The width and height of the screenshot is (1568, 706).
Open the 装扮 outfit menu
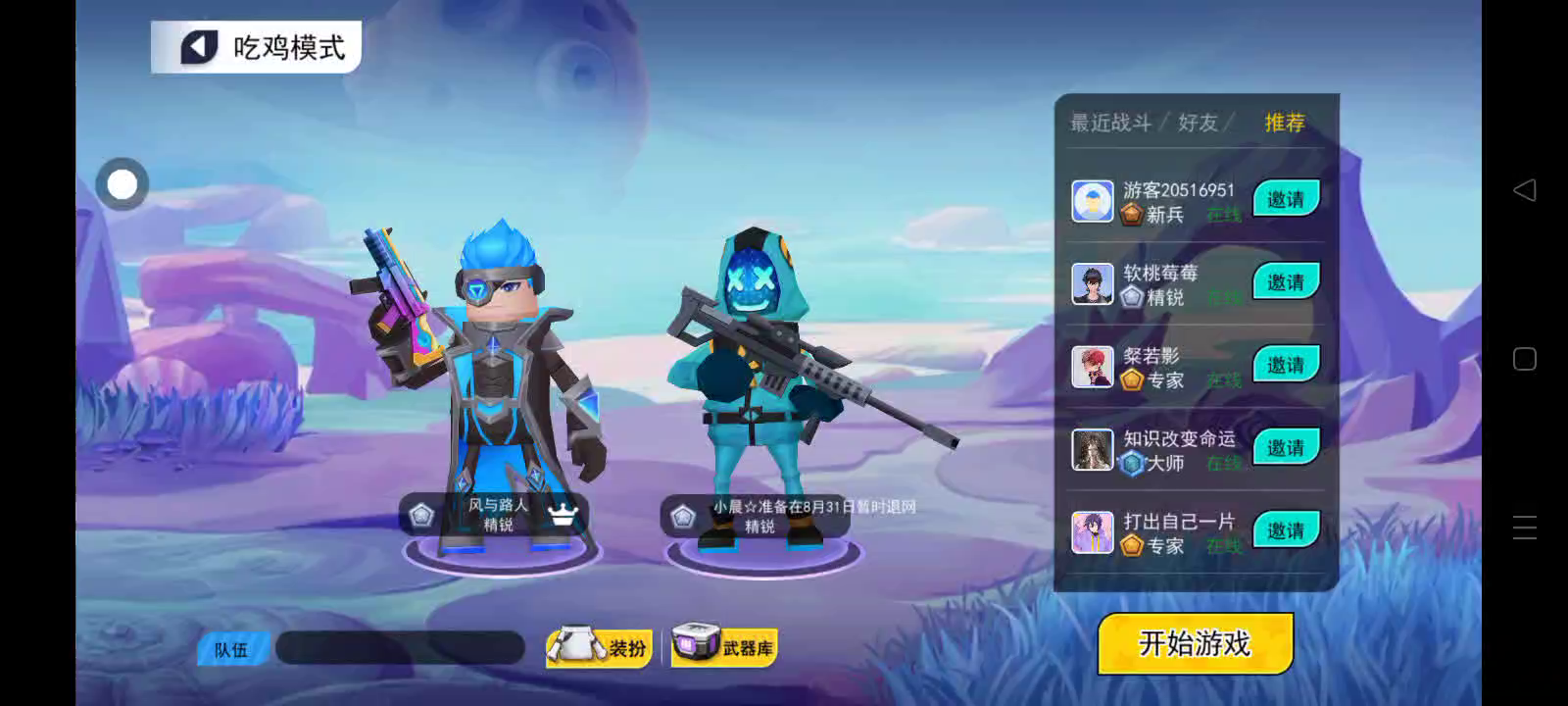coord(600,647)
